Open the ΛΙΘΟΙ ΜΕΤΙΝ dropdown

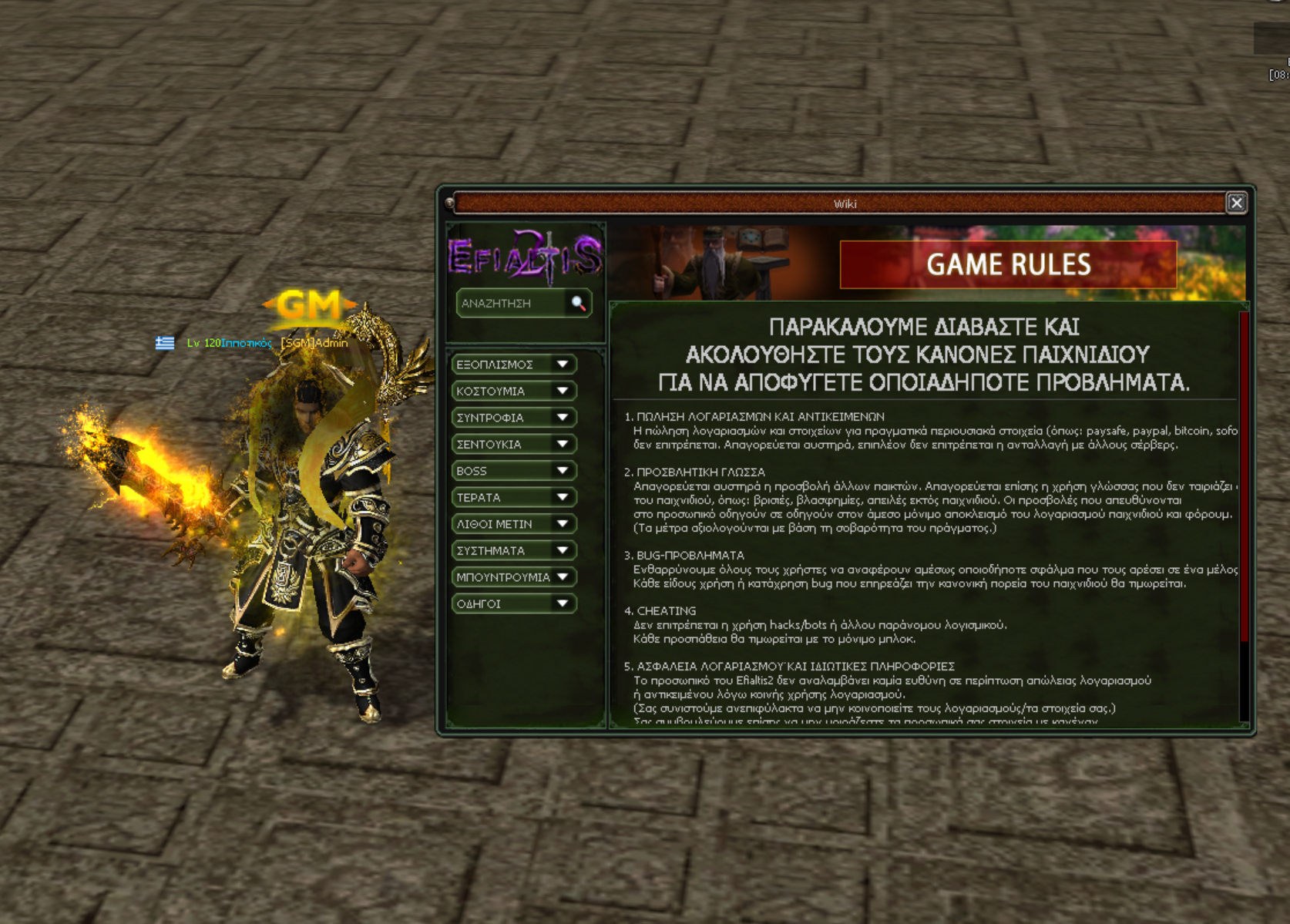click(513, 524)
